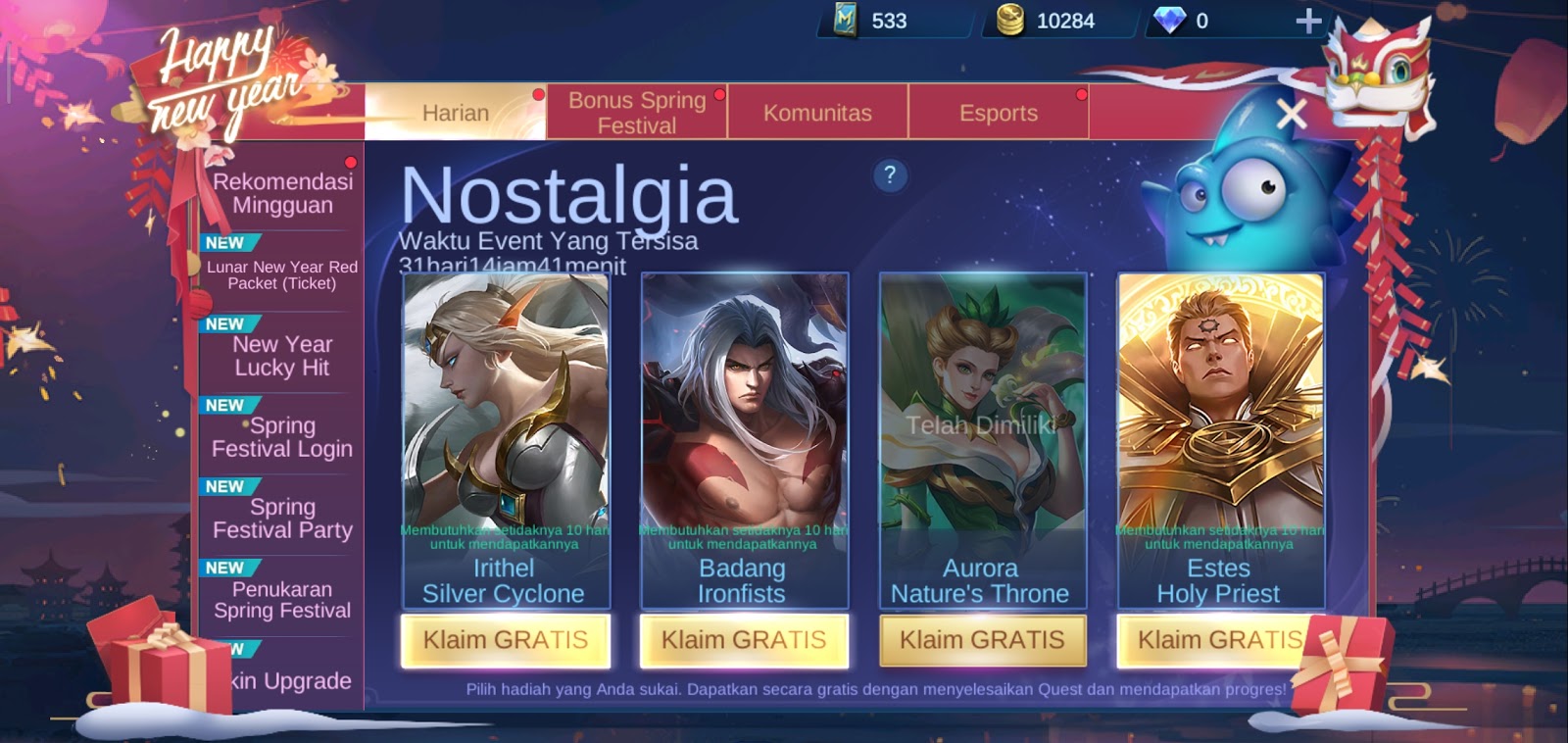Open the Nostalgia event help question mark
The height and width of the screenshot is (743, 1568).
pos(890,176)
